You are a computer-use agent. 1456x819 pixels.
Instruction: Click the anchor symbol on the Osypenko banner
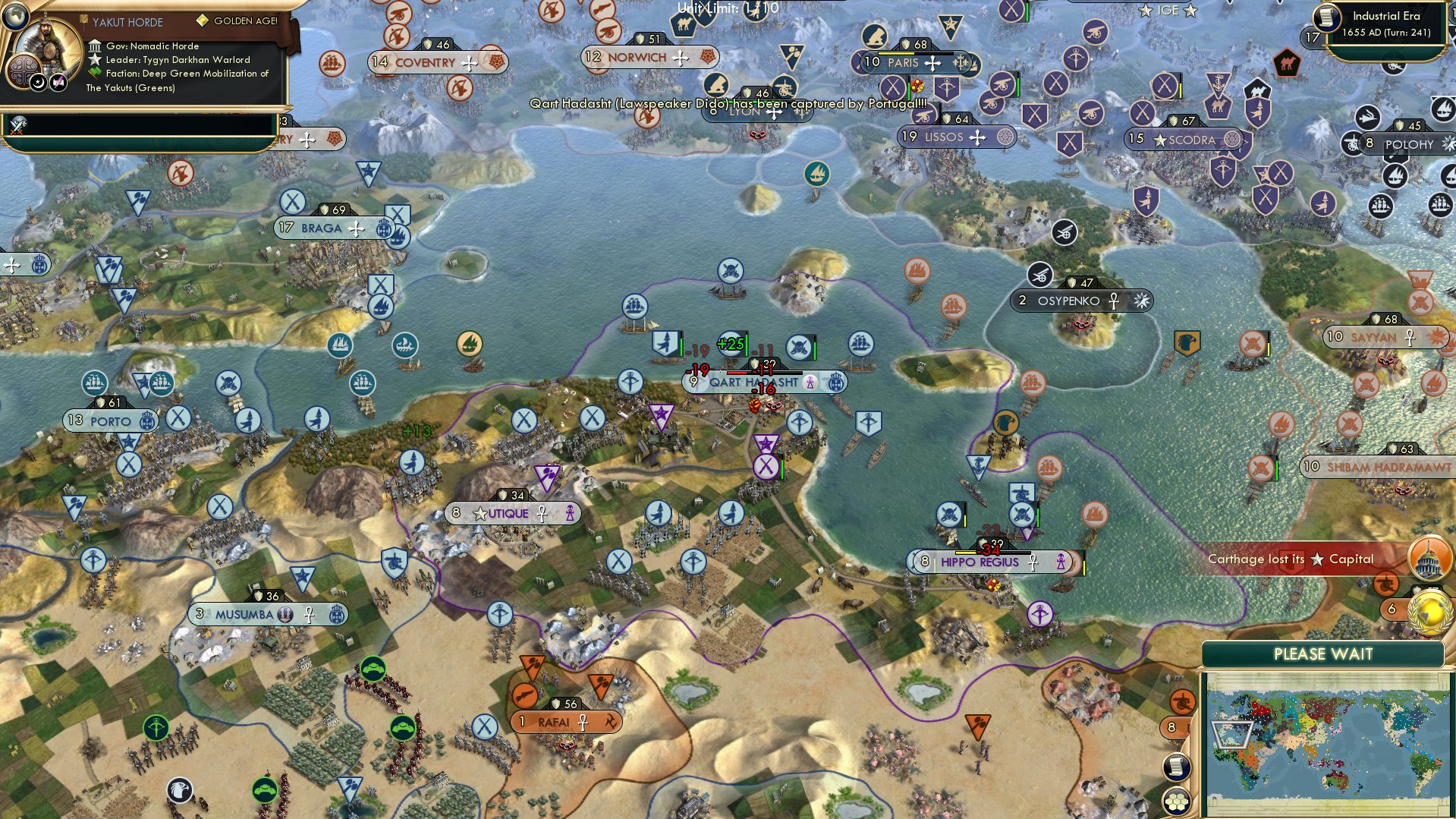(1114, 301)
